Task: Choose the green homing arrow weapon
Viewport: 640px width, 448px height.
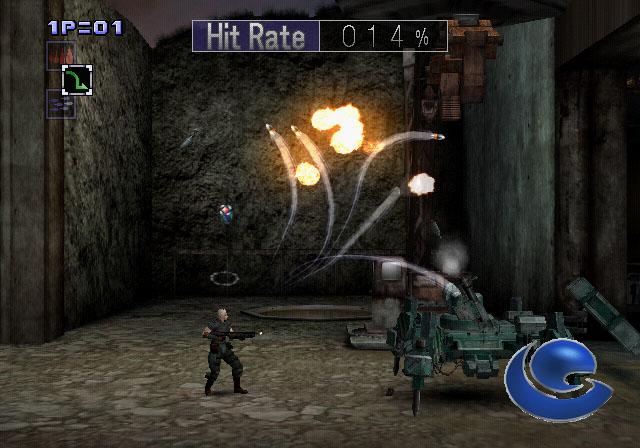Action: tap(76, 79)
